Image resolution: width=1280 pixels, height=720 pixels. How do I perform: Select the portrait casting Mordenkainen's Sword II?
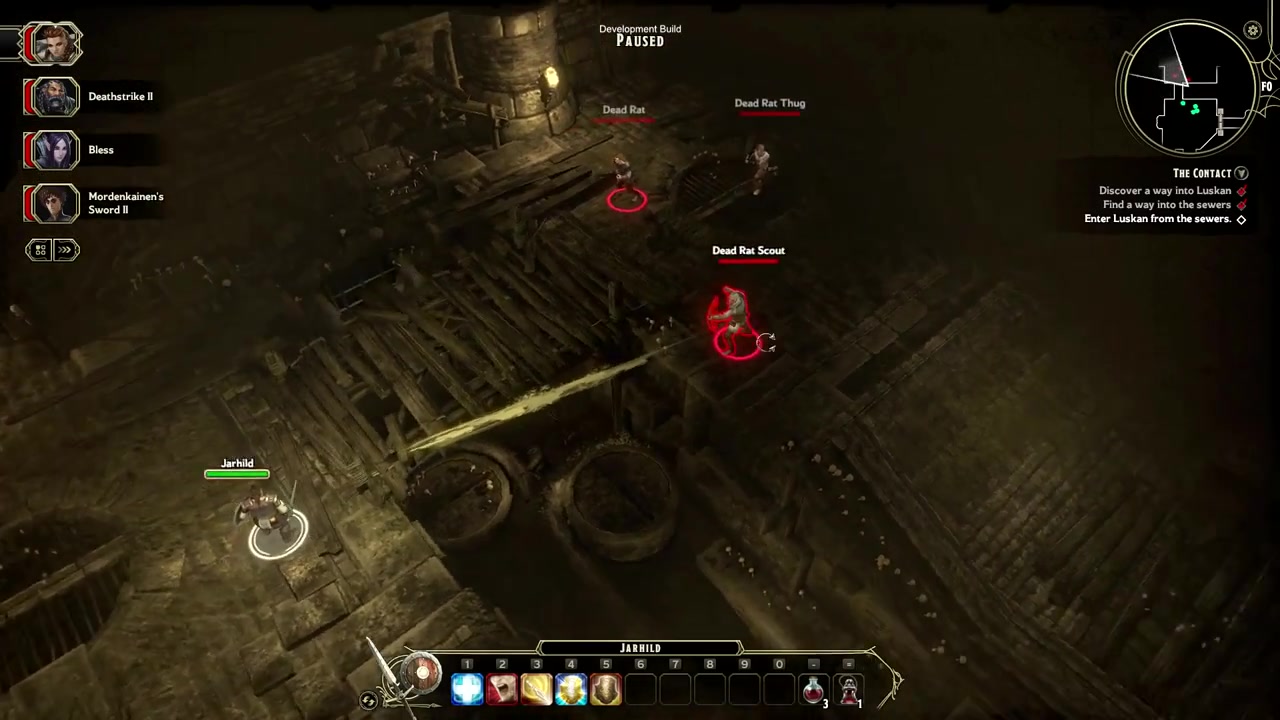[x=52, y=203]
